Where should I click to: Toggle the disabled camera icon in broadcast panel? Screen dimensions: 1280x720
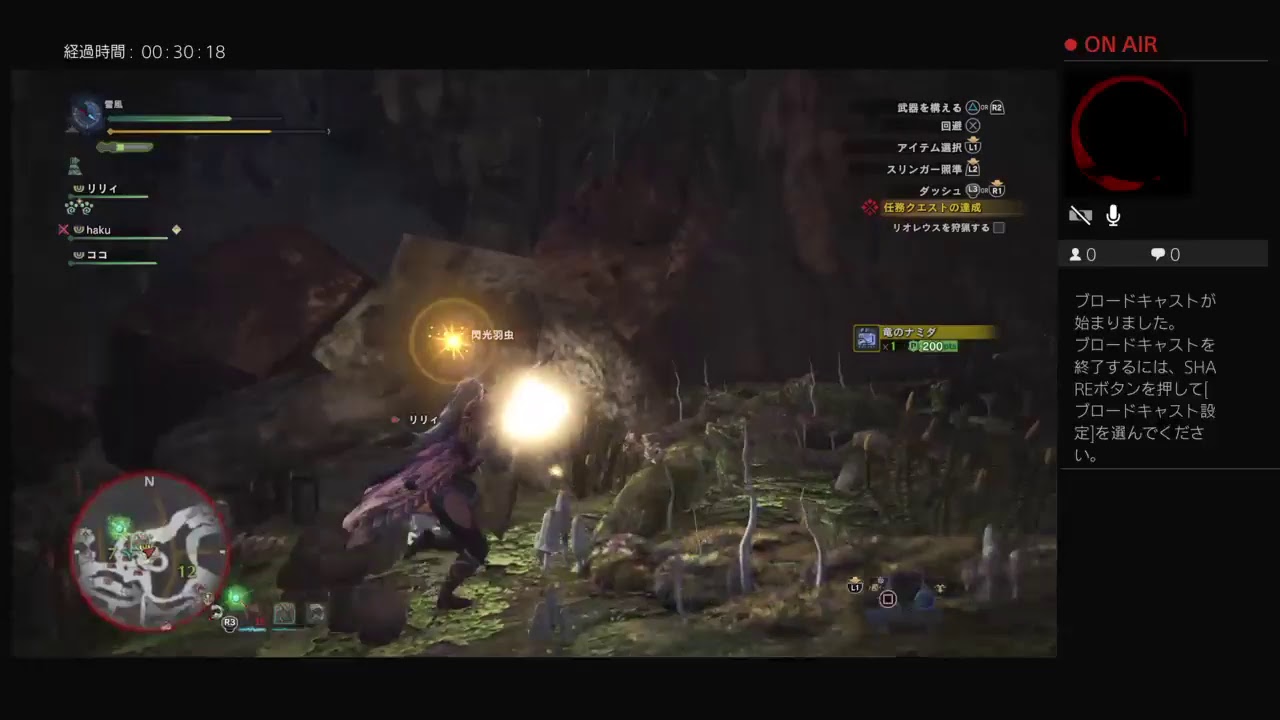click(x=1080, y=214)
